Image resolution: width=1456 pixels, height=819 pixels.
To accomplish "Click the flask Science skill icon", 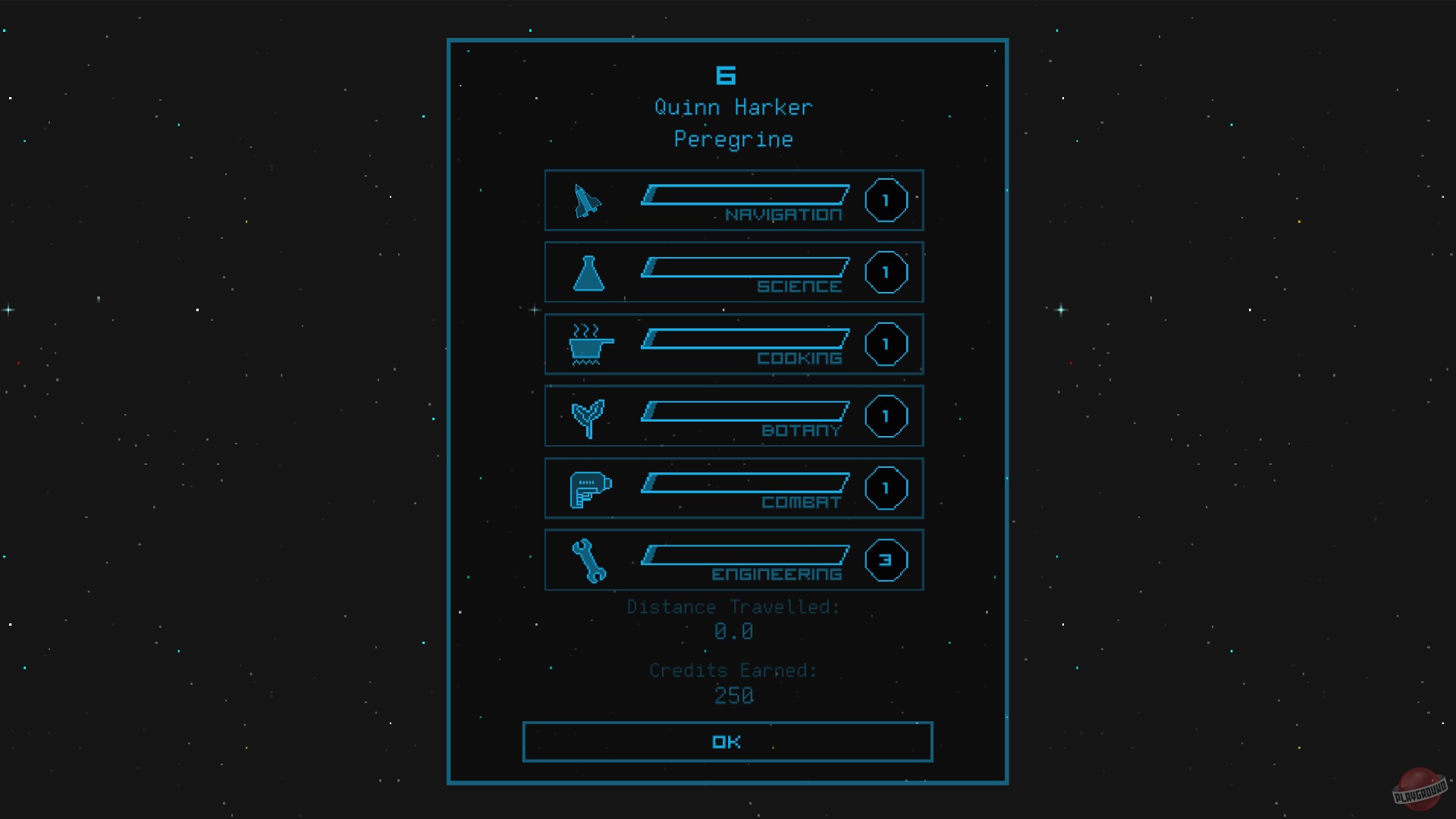I will (x=589, y=274).
